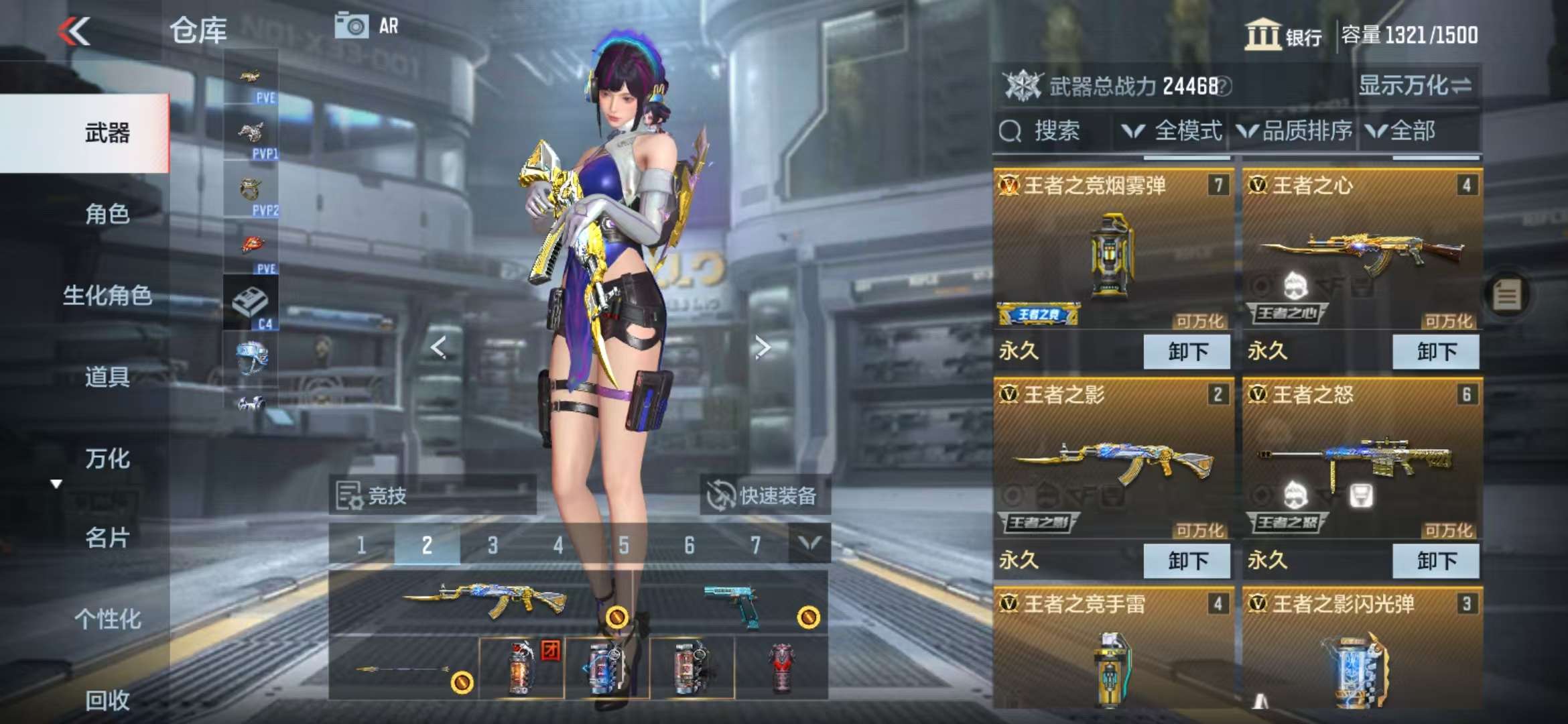Switch to the 名片 category
Image resolution: width=1568 pixels, height=724 pixels.
click(107, 538)
